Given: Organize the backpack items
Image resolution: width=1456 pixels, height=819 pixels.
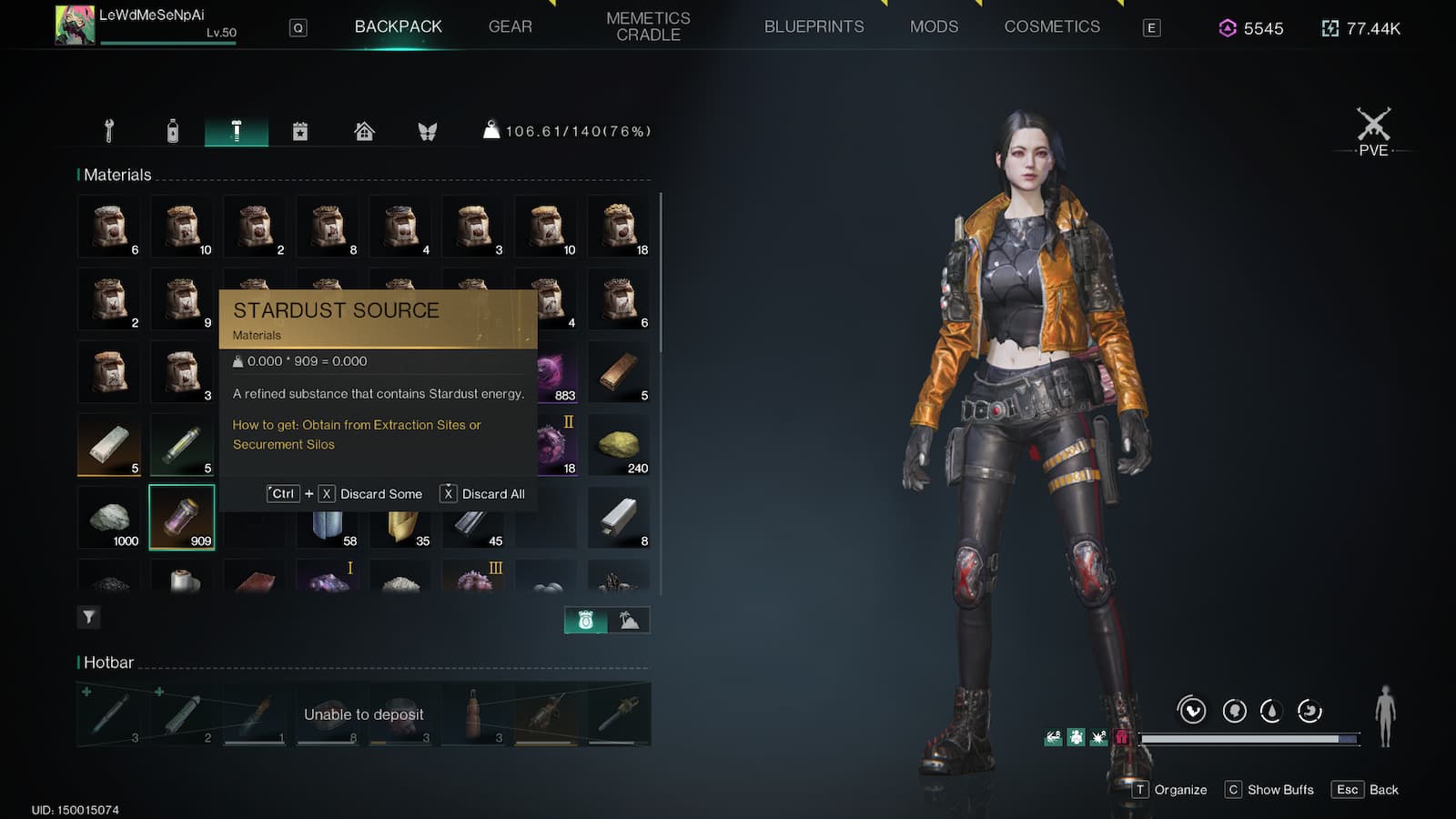Looking at the screenshot, I should pyautogui.click(x=1170, y=790).
